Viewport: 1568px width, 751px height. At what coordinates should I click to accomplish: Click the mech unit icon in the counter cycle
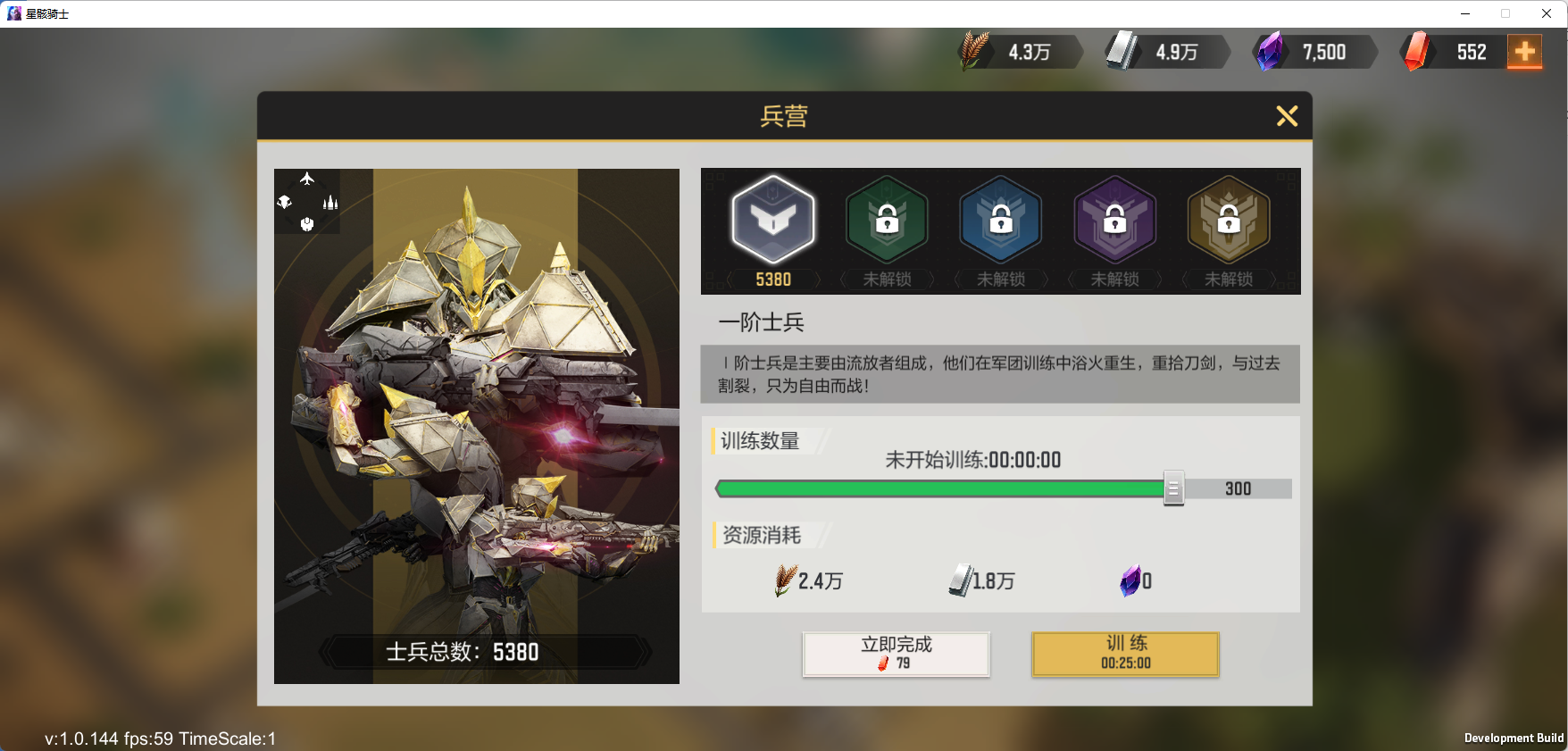pos(306,223)
